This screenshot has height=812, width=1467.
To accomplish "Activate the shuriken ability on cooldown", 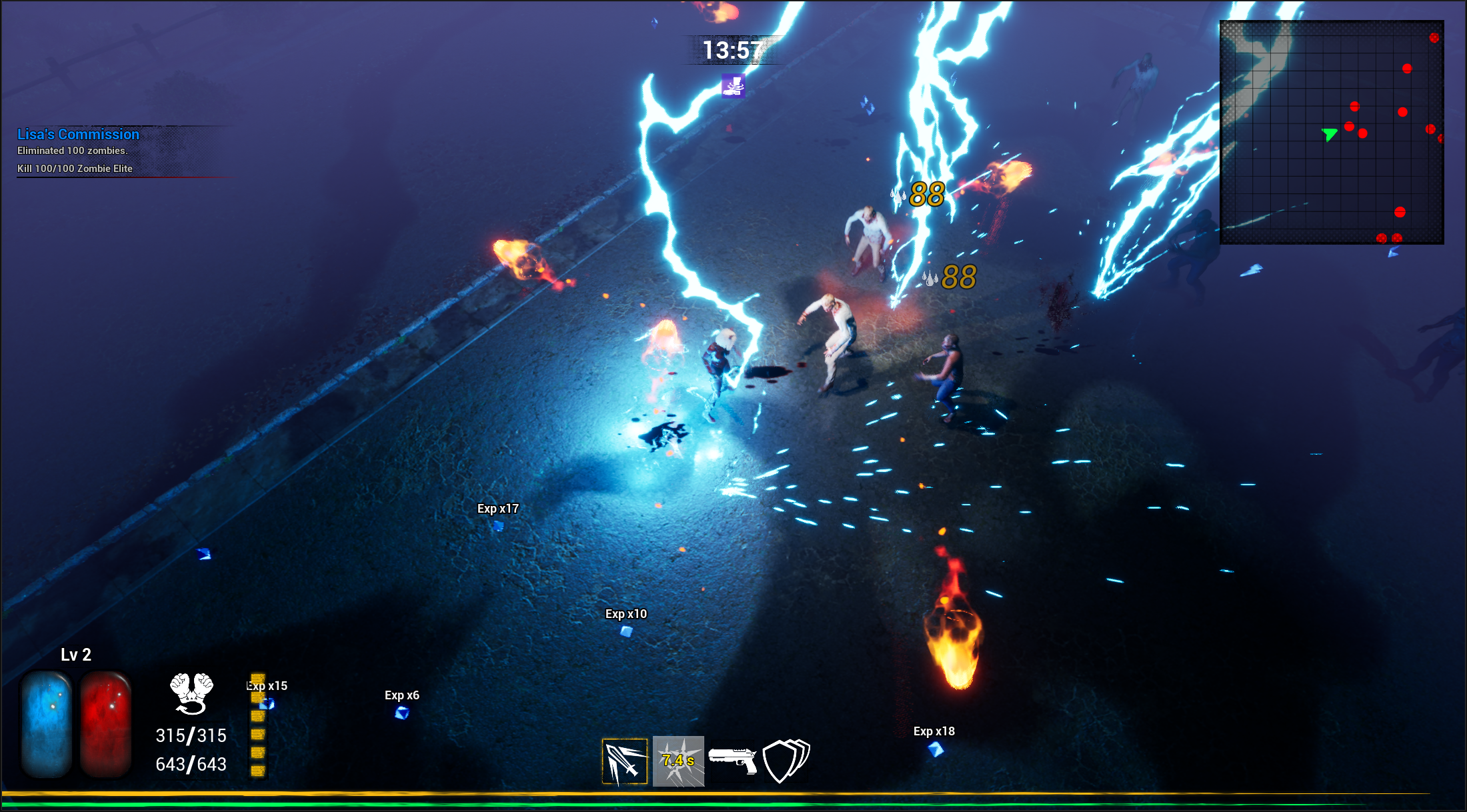I will [678, 761].
